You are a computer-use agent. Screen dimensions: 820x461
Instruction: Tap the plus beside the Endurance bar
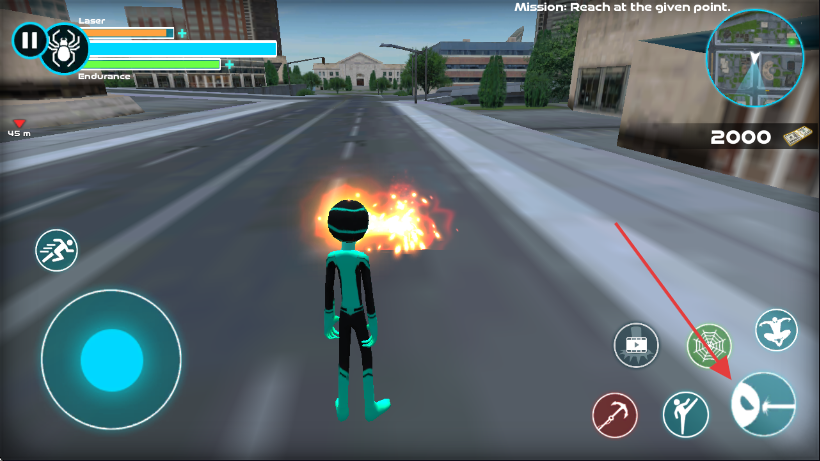[x=229, y=65]
